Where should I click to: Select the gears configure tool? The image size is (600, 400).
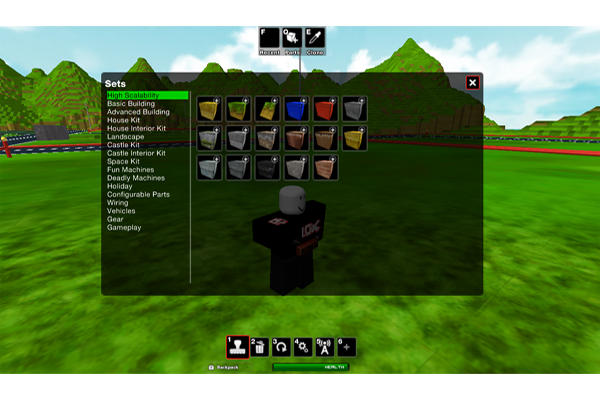[303, 348]
